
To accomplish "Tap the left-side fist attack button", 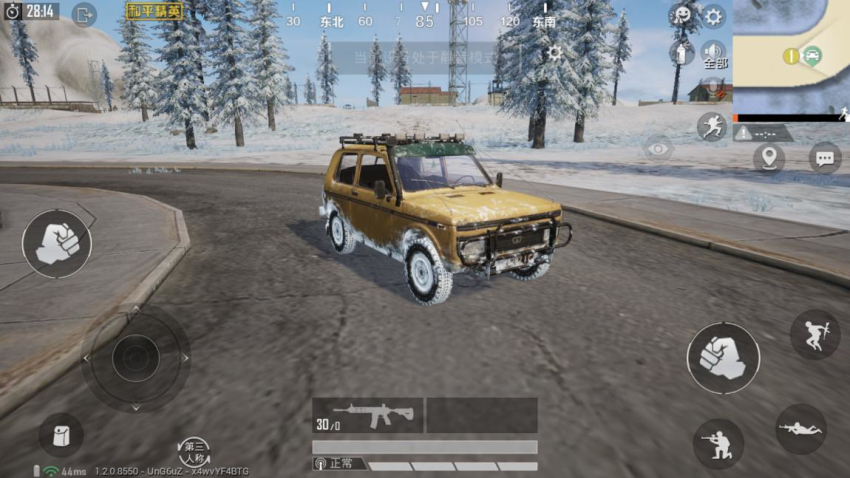I will [x=57, y=243].
